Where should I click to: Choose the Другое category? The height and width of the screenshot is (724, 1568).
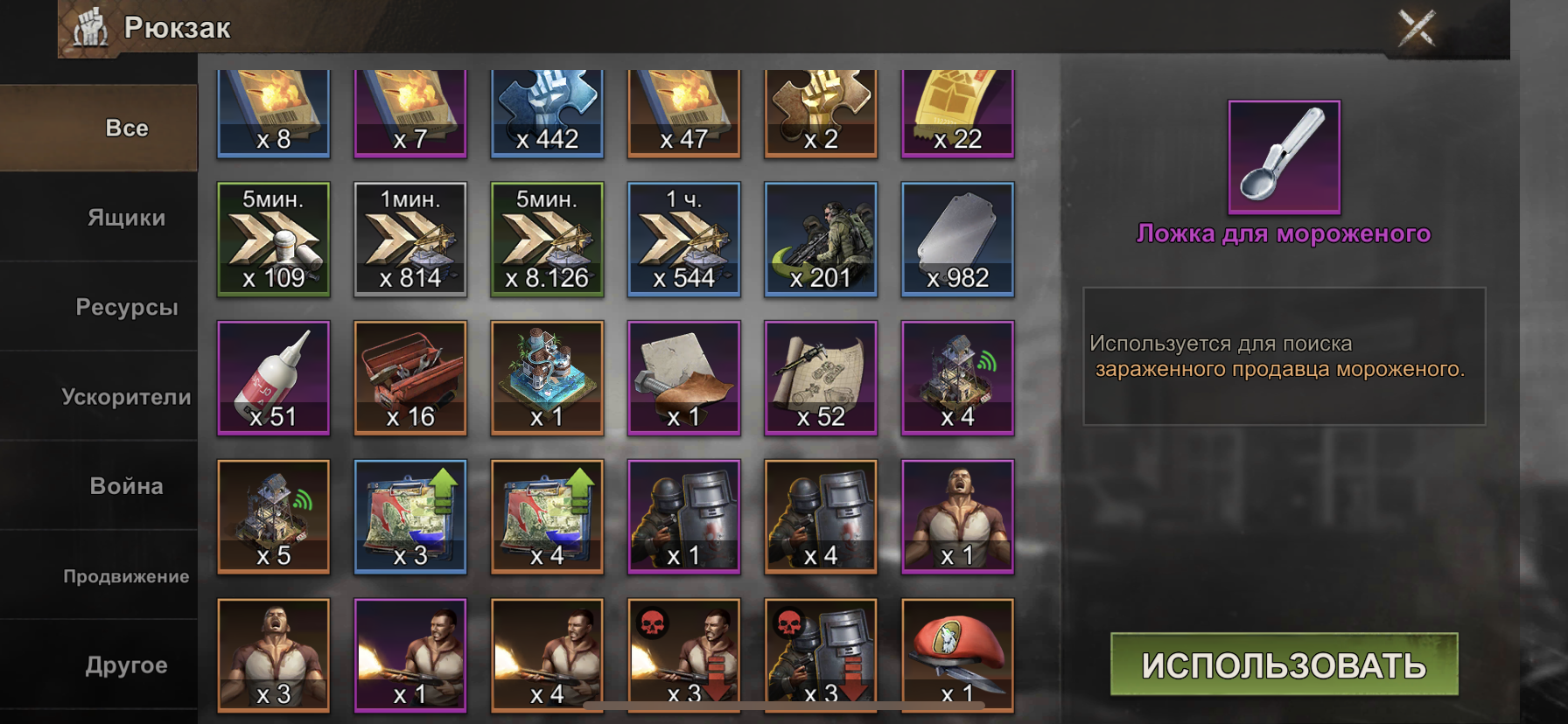(126, 665)
